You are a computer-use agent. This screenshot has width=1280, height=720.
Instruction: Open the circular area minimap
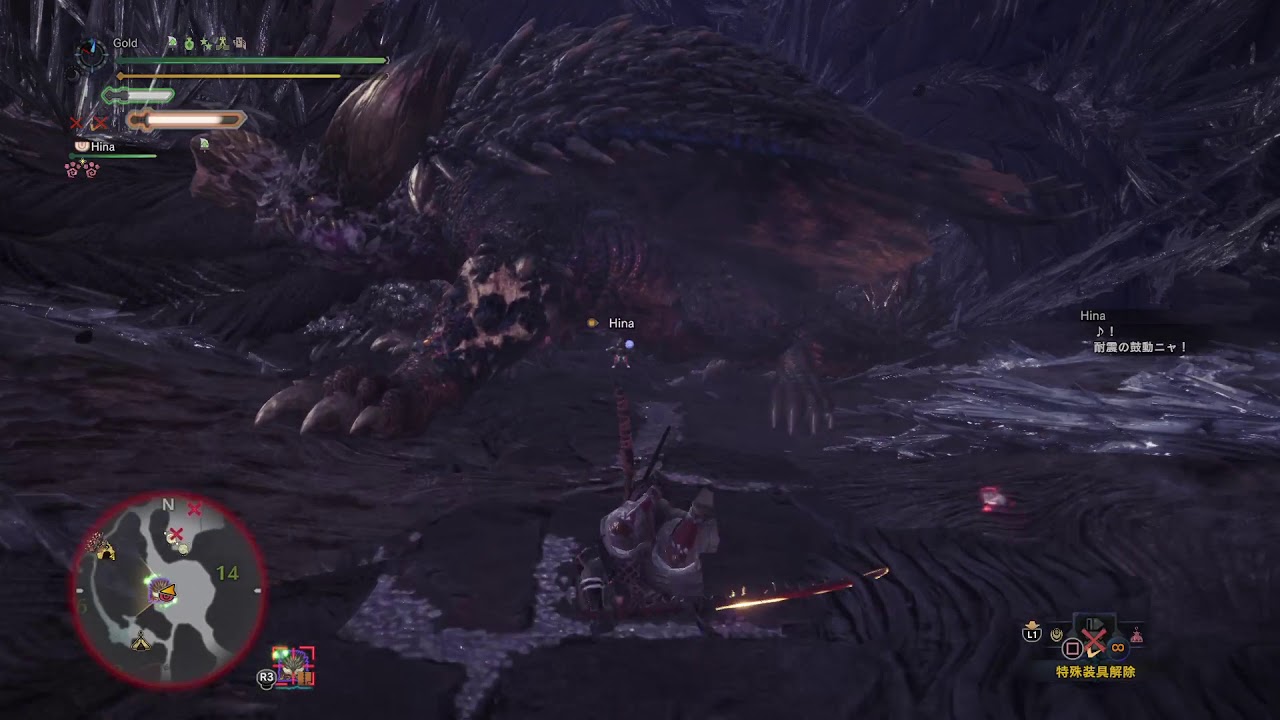point(168,591)
